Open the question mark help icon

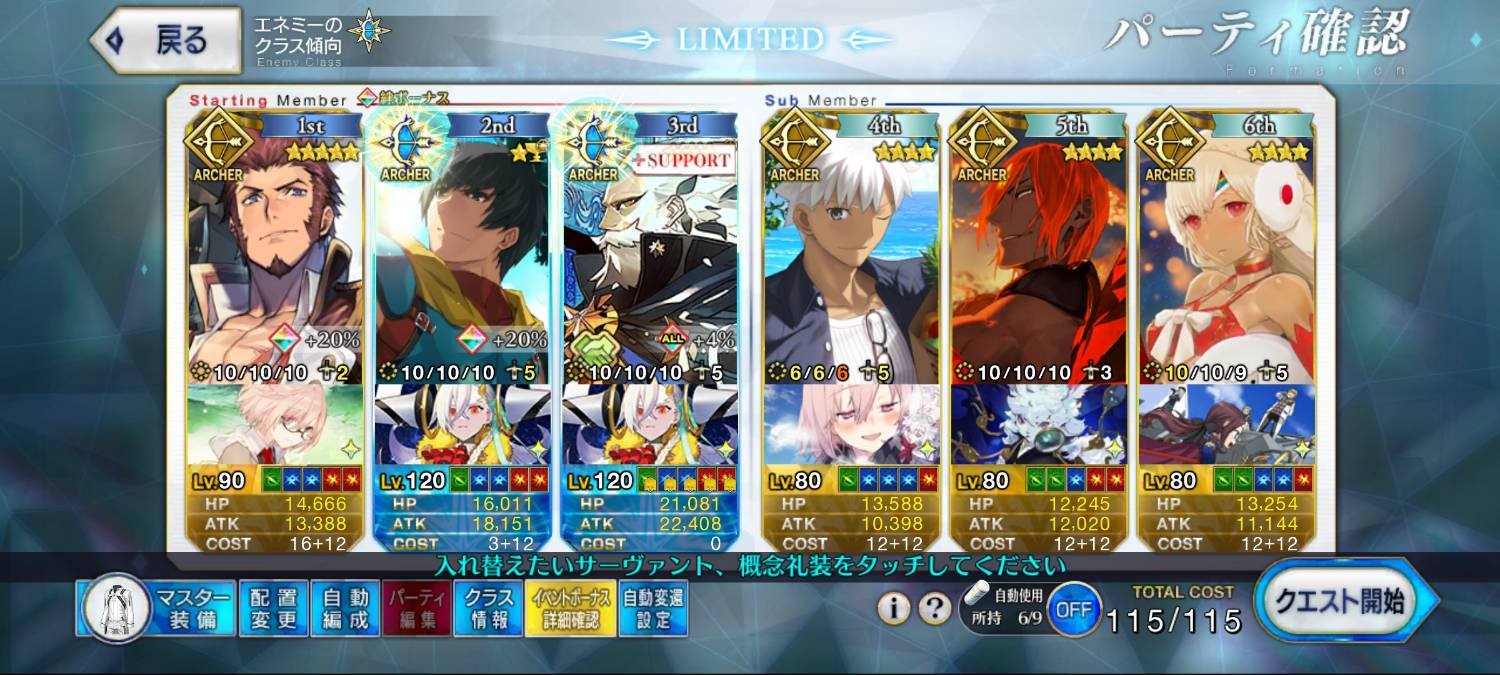pyautogui.click(x=934, y=608)
